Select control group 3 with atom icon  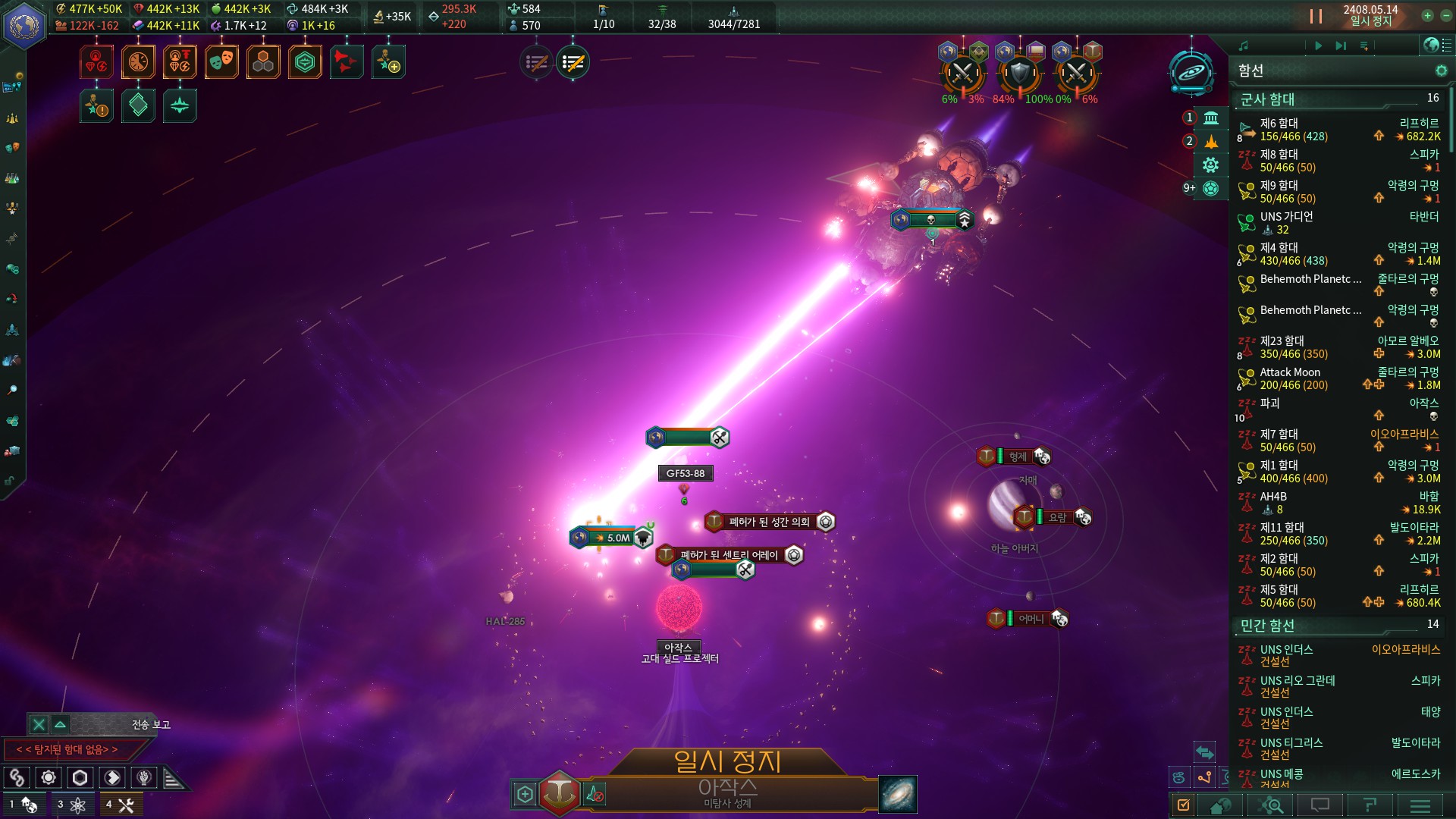click(72, 805)
